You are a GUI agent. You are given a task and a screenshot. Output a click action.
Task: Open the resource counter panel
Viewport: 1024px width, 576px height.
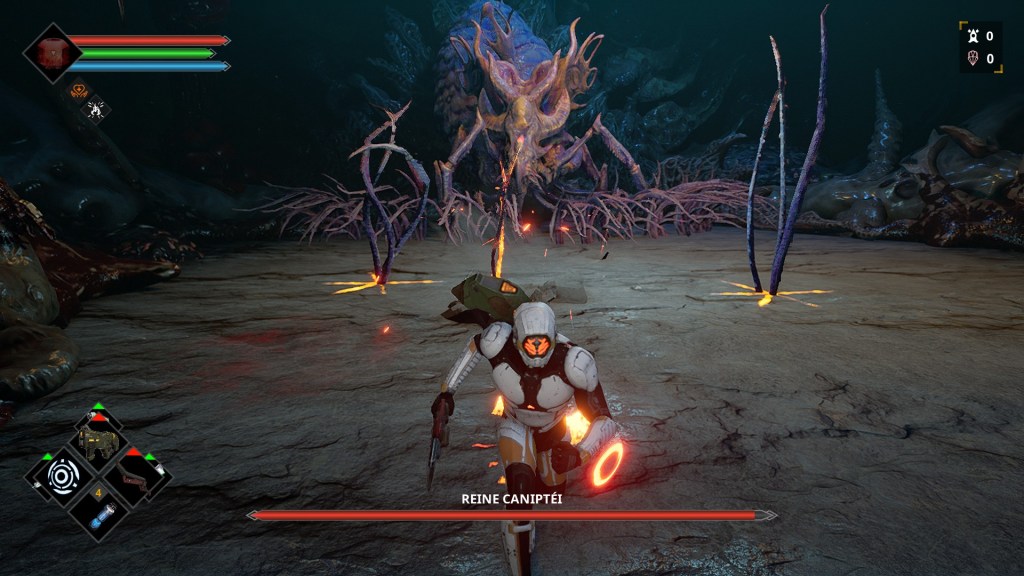click(979, 47)
